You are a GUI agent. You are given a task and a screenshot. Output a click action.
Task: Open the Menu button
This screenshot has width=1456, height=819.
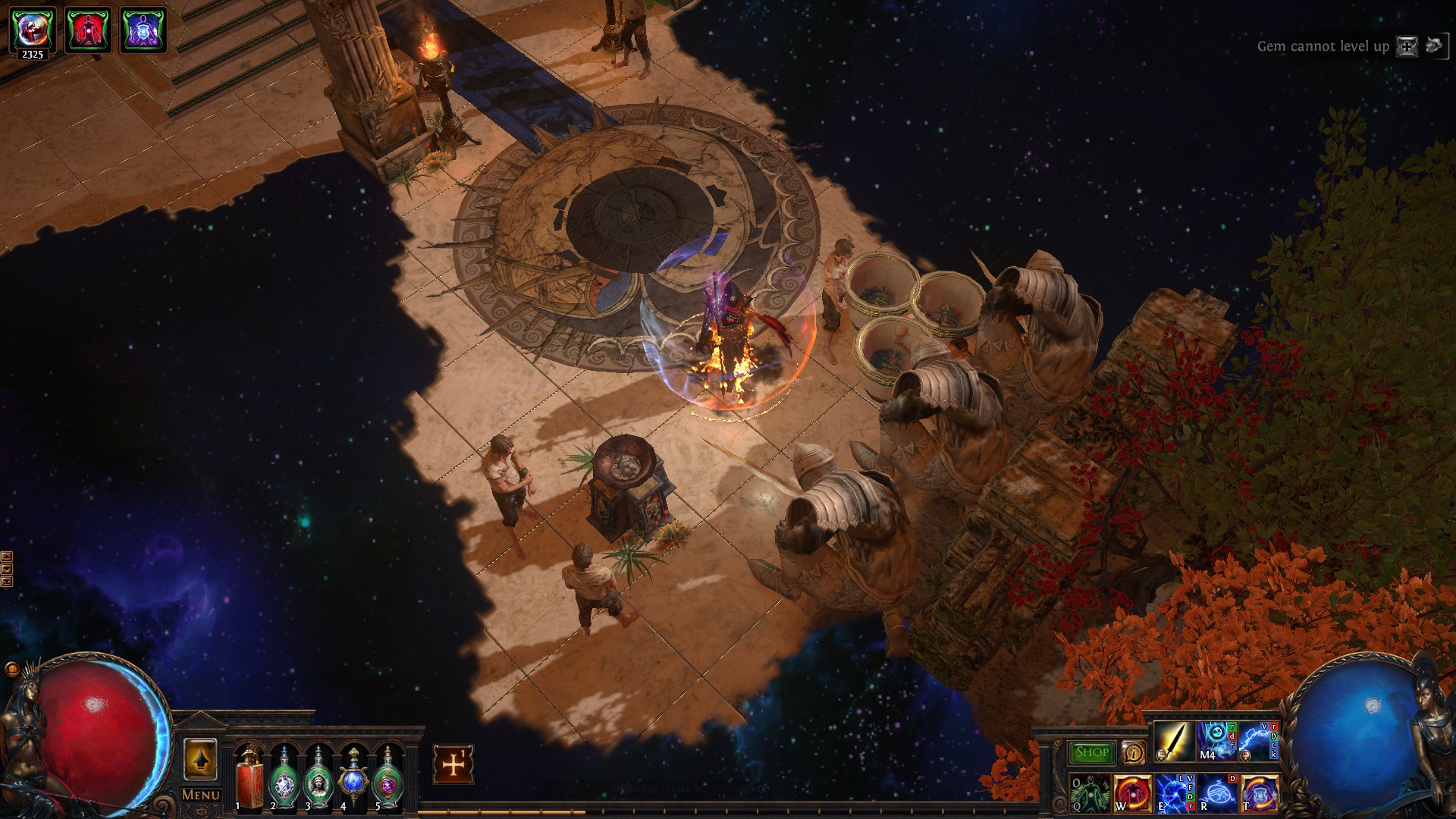coord(200,795)
